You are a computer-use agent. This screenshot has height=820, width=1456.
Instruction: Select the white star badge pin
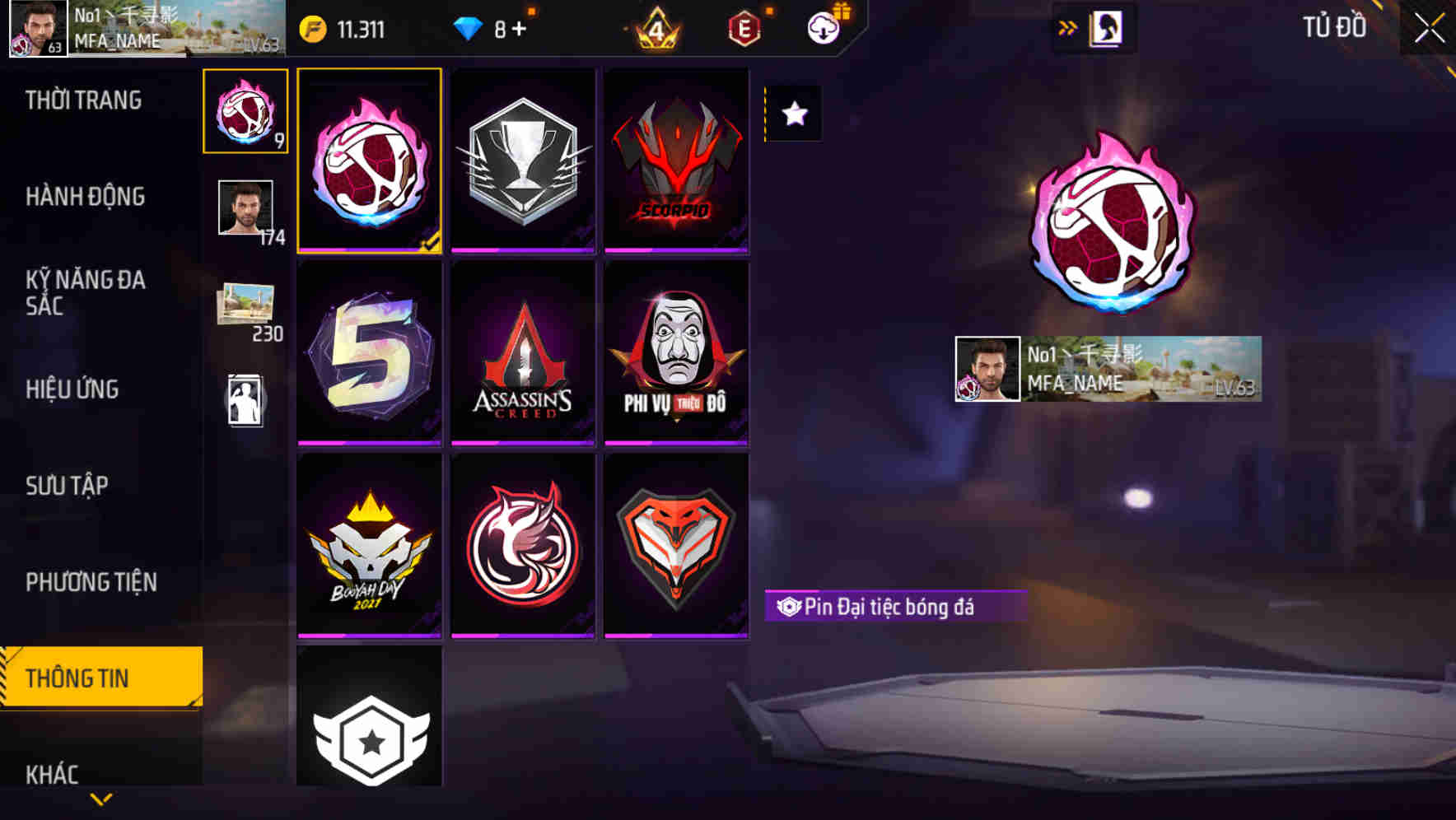pyautogui.click(x=369, y=737)
